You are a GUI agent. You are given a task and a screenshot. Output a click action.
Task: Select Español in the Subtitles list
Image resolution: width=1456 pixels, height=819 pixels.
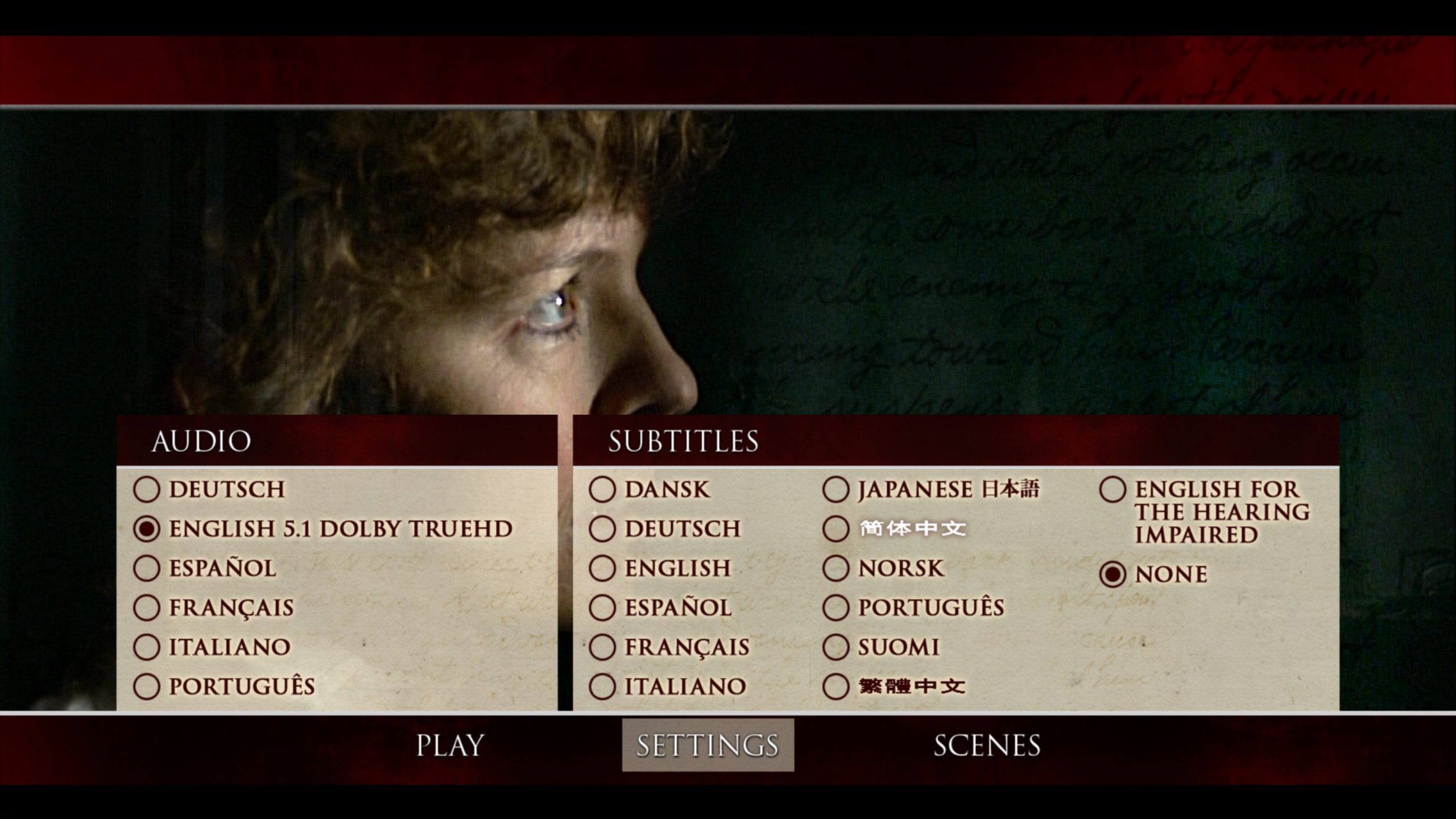(602, 607)
